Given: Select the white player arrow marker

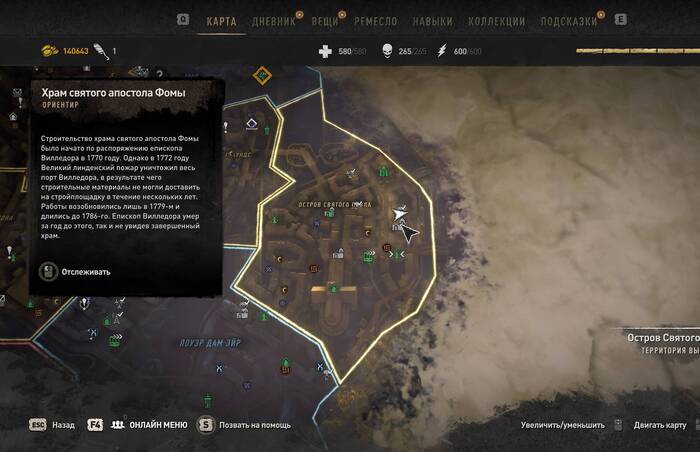Looking at the screenshot, I should (399, 214).
